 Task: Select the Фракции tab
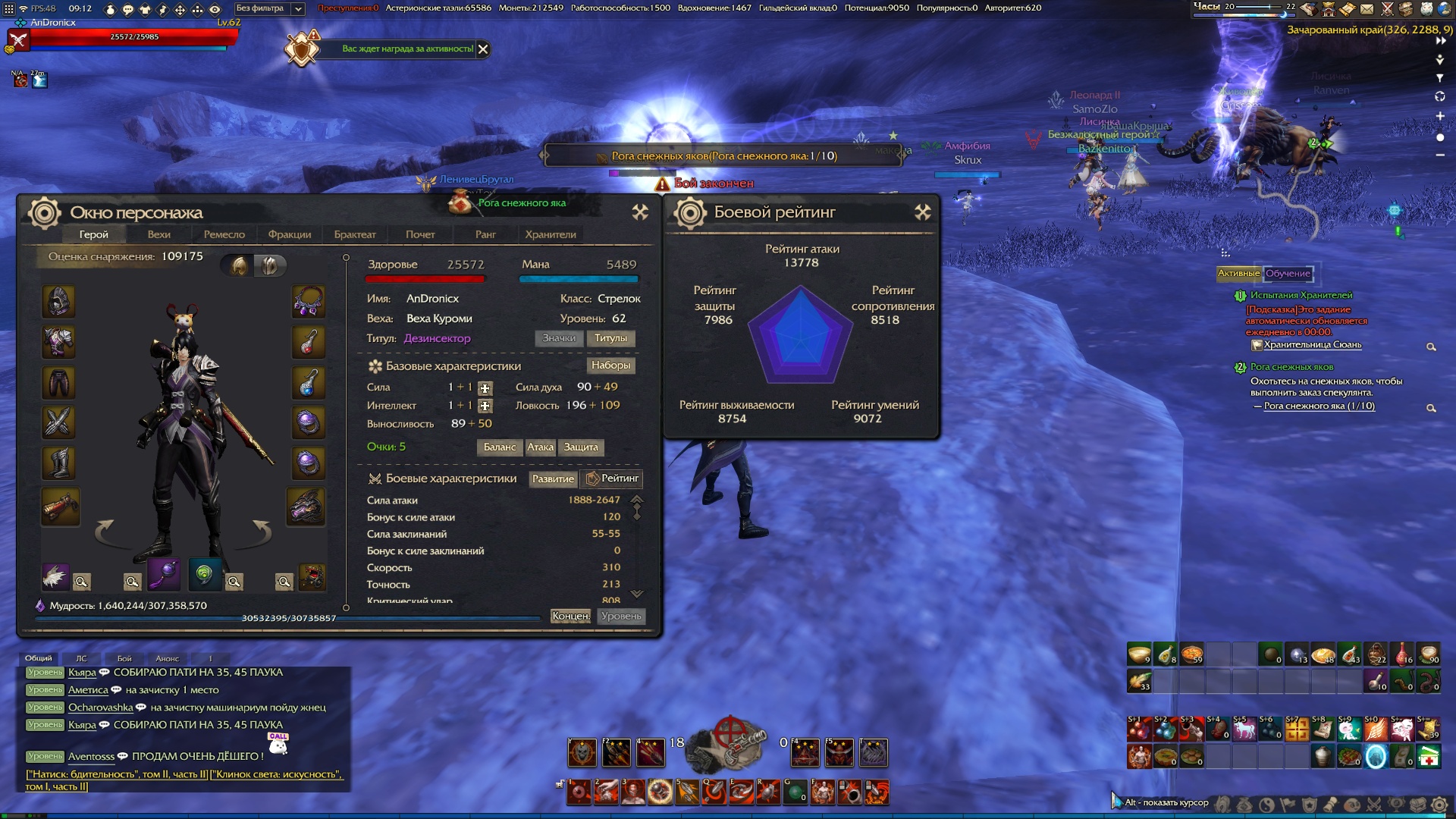tap(290, 234)
